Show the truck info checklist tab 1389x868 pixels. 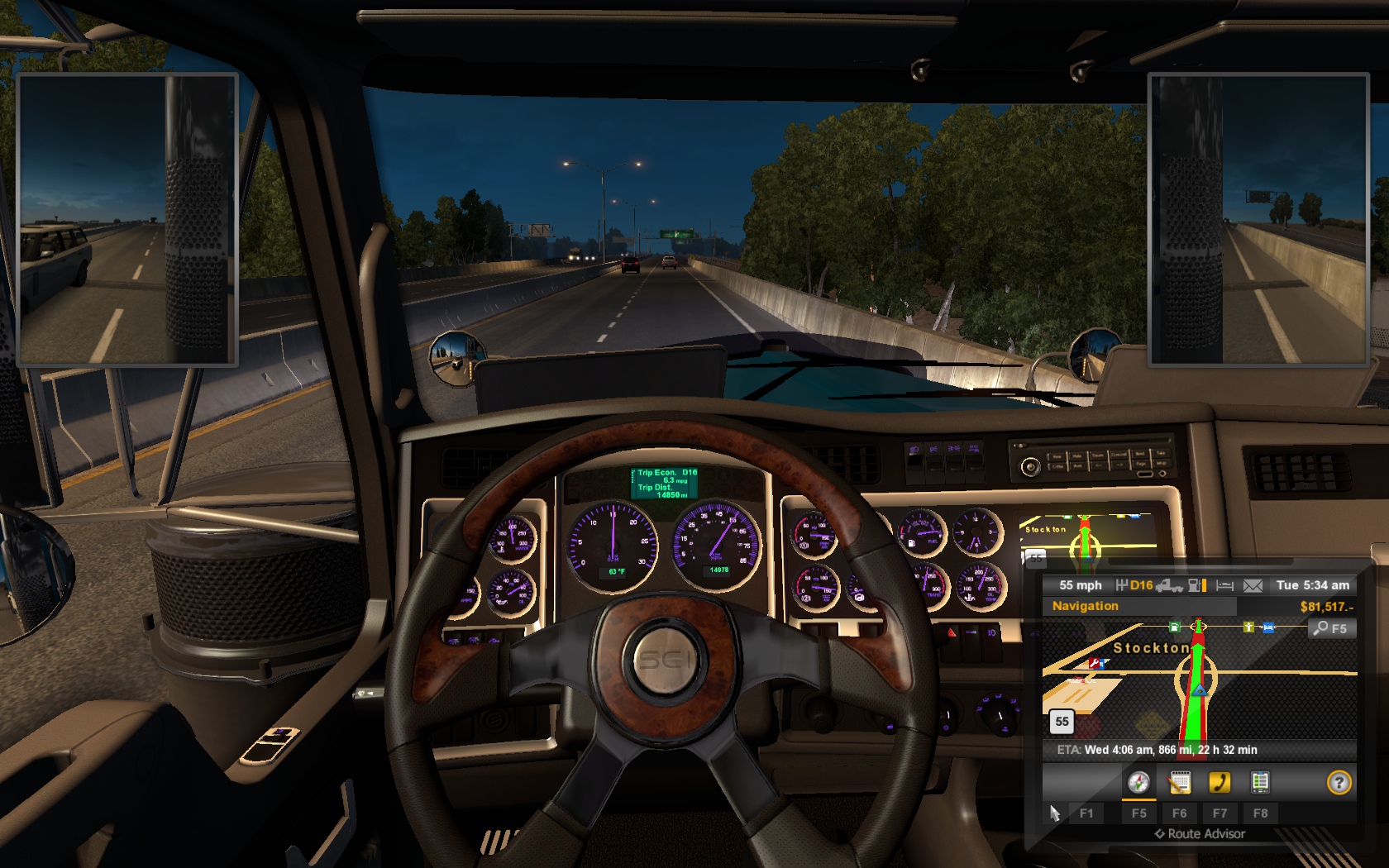coord(1260,782)
